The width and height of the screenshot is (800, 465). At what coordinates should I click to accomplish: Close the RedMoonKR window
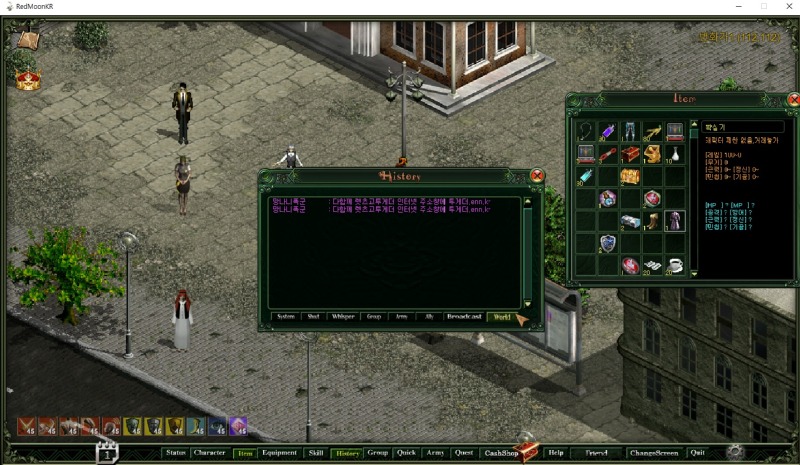click(785, 6)
